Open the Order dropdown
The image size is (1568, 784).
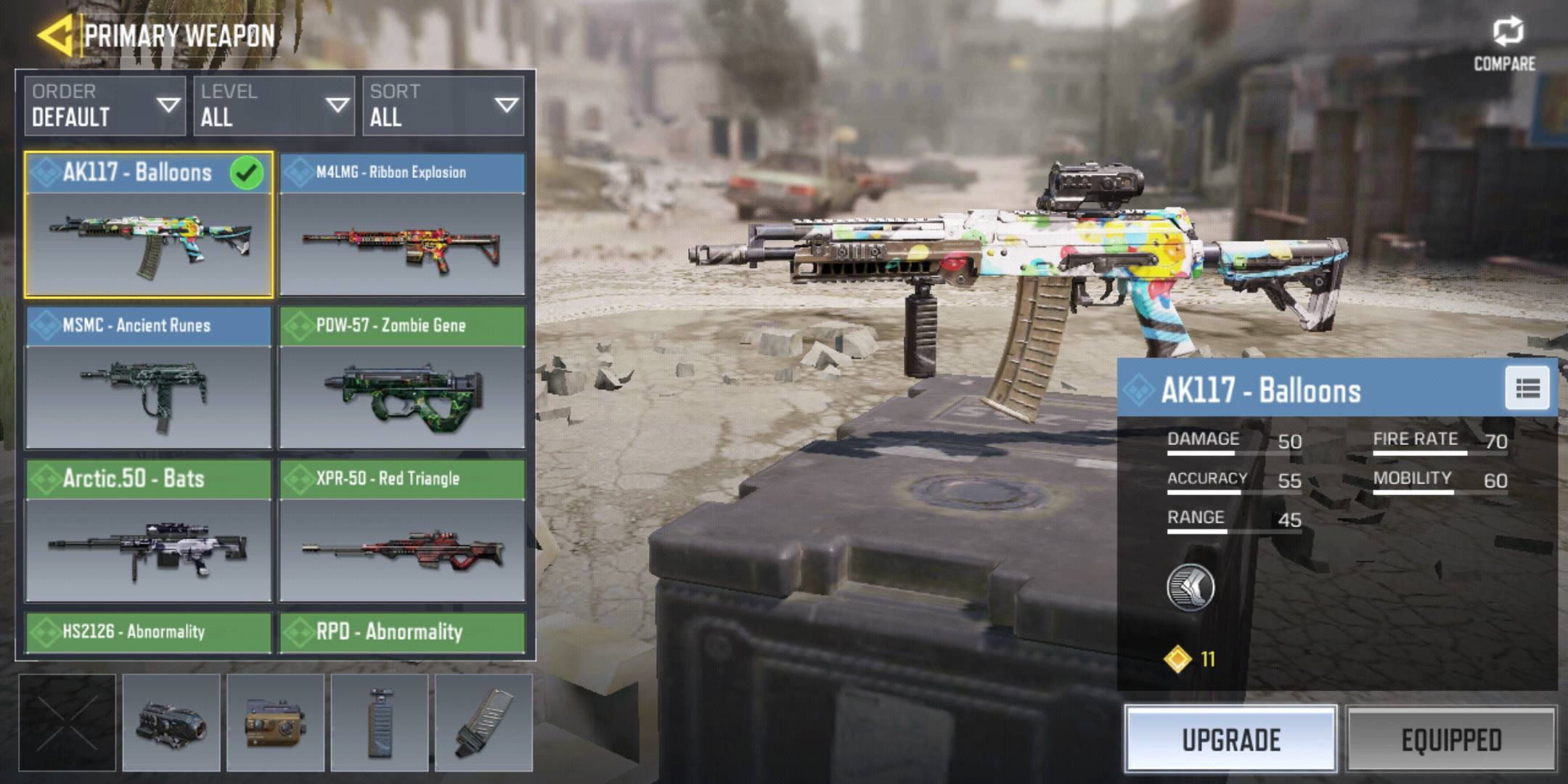[105, 106]
